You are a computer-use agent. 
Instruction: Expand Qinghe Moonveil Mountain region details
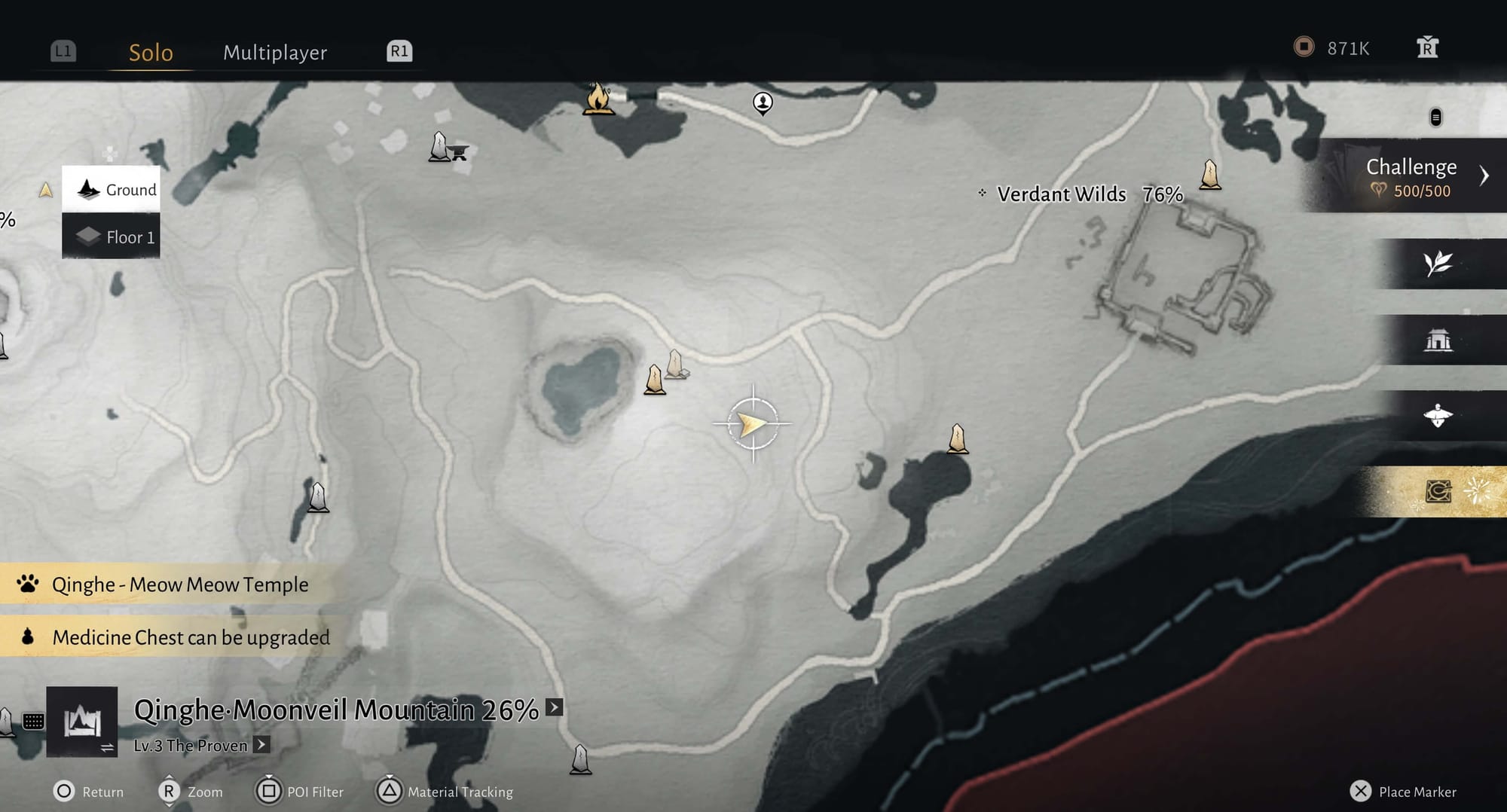click(x=555, y=707)
